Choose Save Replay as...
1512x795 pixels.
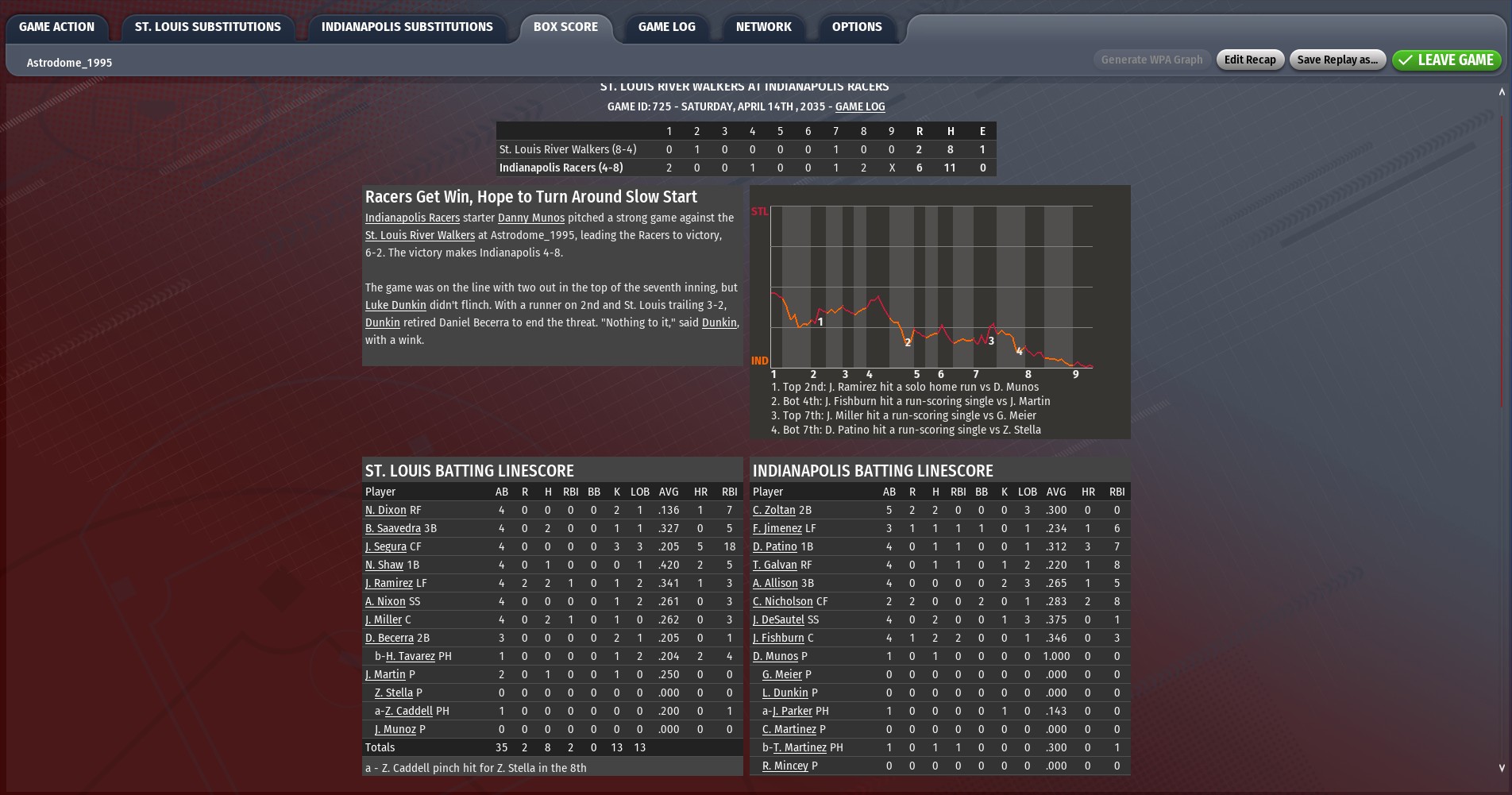click(1337, 60)
